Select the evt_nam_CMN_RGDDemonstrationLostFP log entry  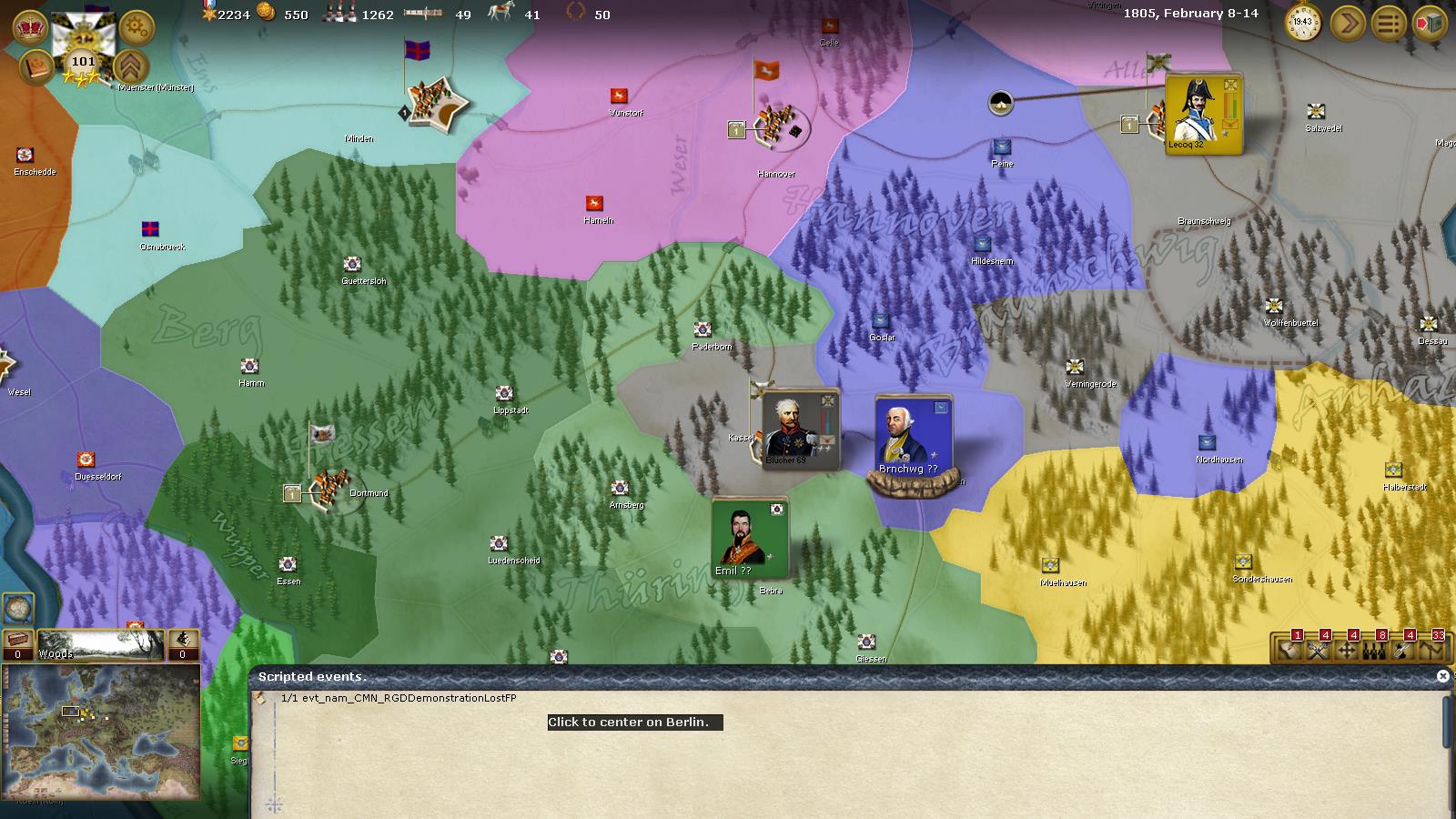click(399, 698)
